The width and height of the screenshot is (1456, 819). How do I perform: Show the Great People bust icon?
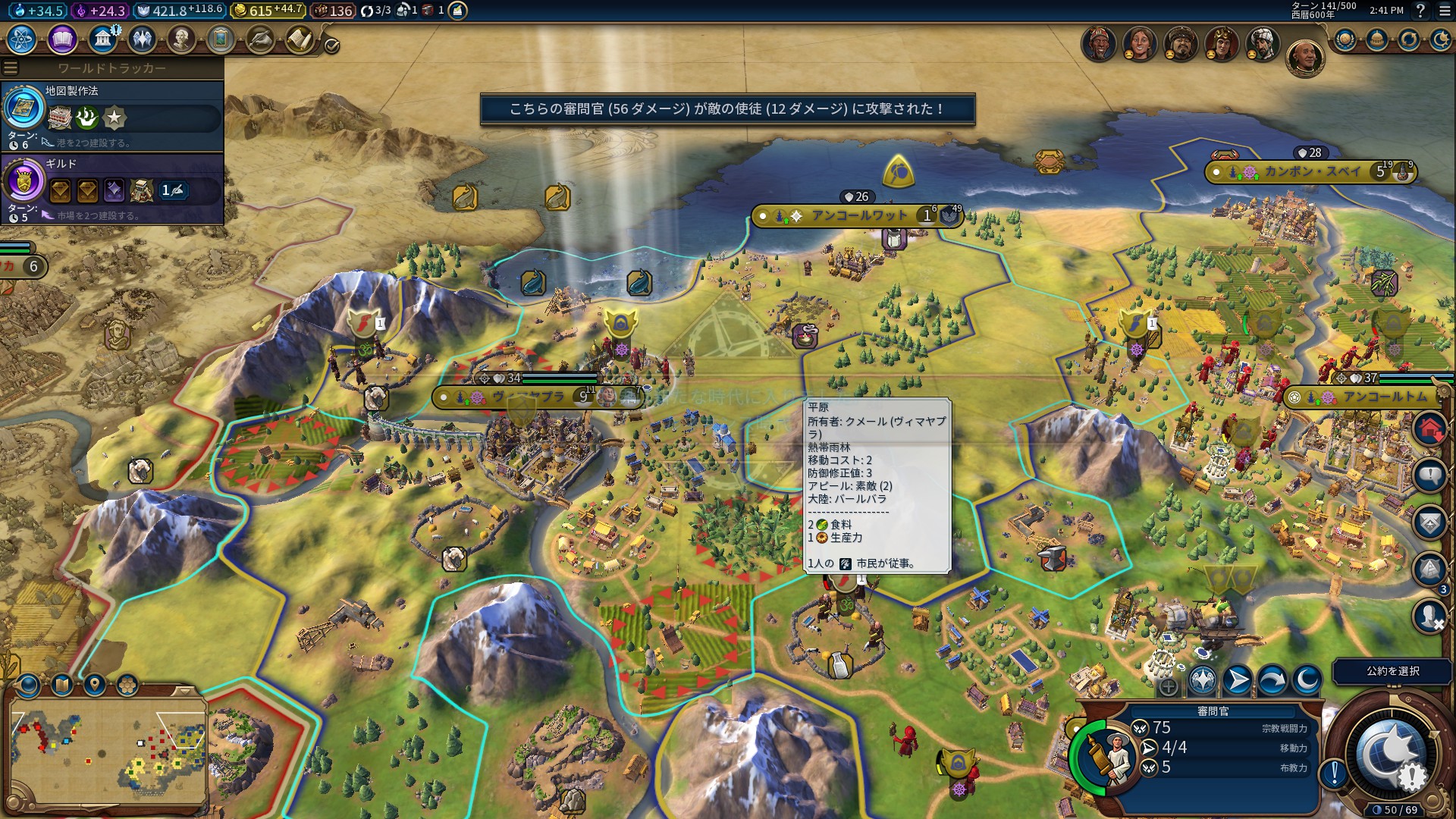tap(181, 39)
